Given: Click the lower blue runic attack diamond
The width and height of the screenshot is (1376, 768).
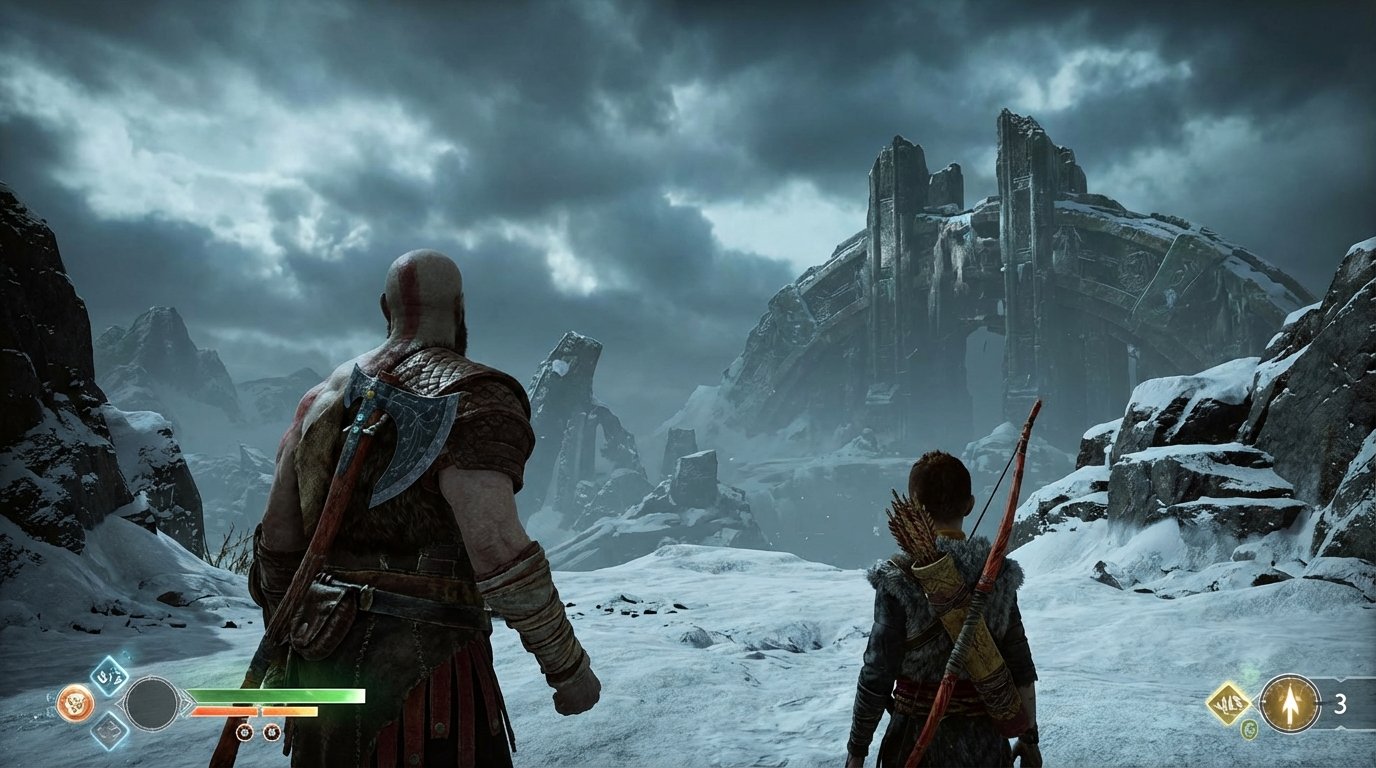Looking at the screenshot, I should pyautogui.click(x=109, y=733).
